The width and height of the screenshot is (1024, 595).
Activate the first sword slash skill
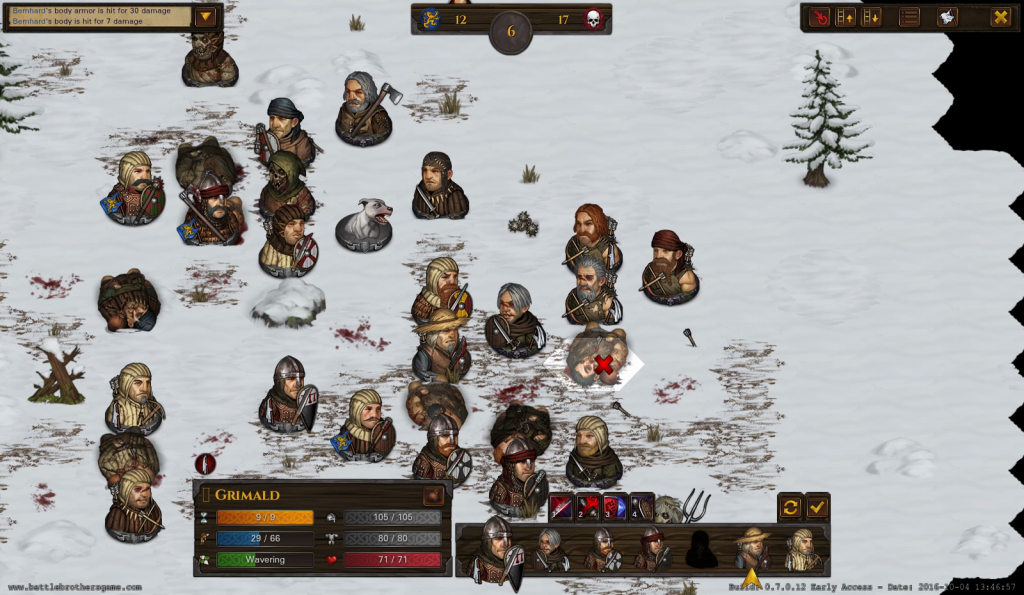click(561, 507)
